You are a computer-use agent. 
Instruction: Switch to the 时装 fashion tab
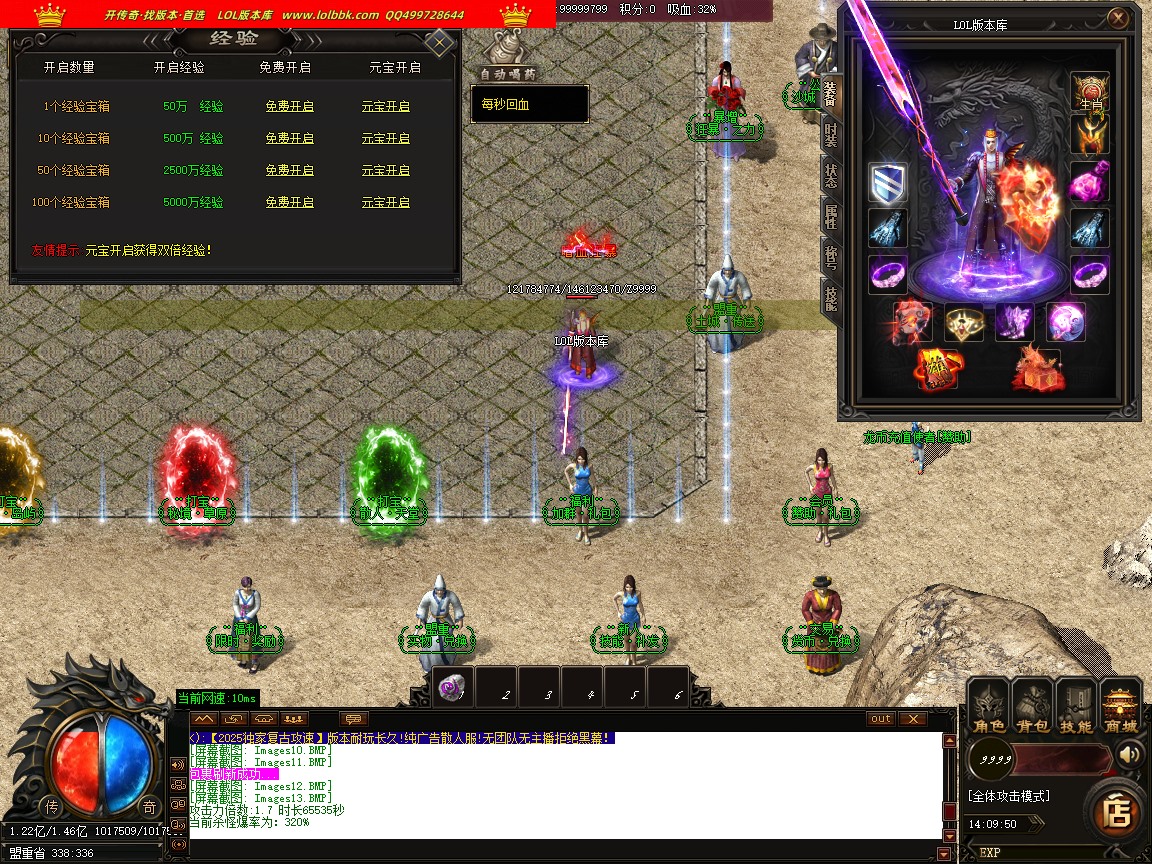[x=831, y=136]
